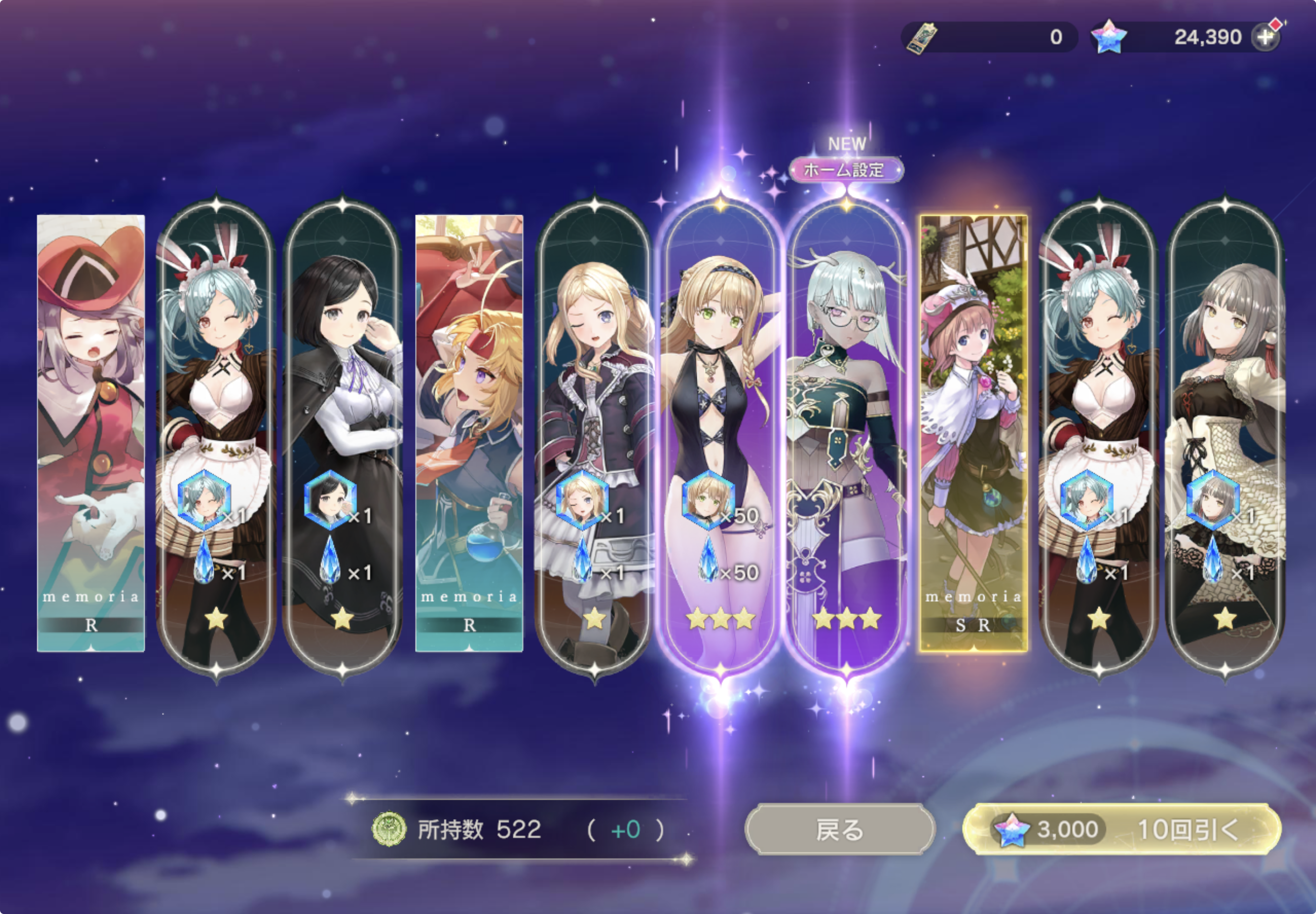Click the 戻る back button
Viewport: 1316px width, 914px height.
click(x=839, y=830)
